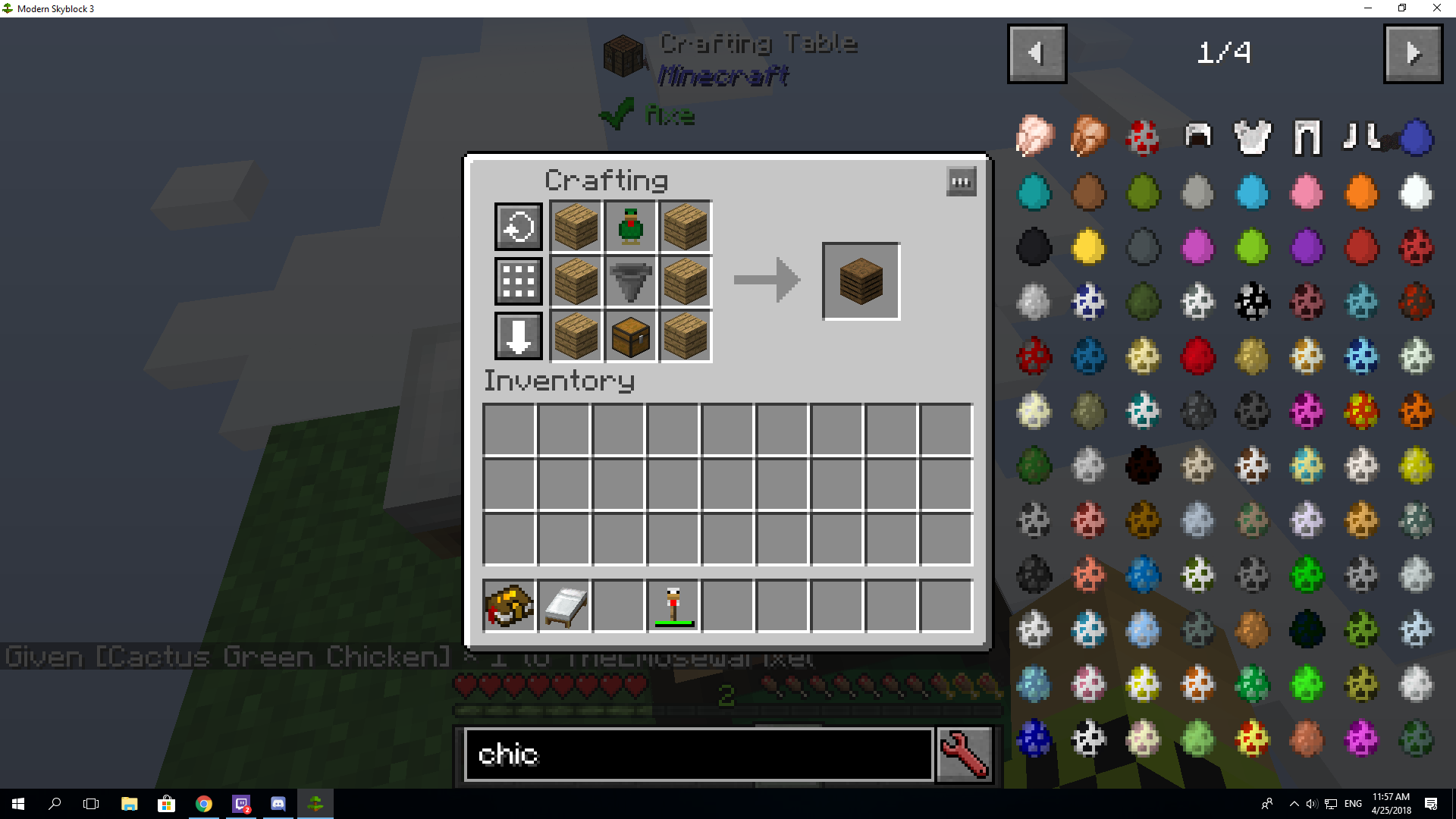Select the crafted henhouse output item
The image size is (1456, 819).
861,281
